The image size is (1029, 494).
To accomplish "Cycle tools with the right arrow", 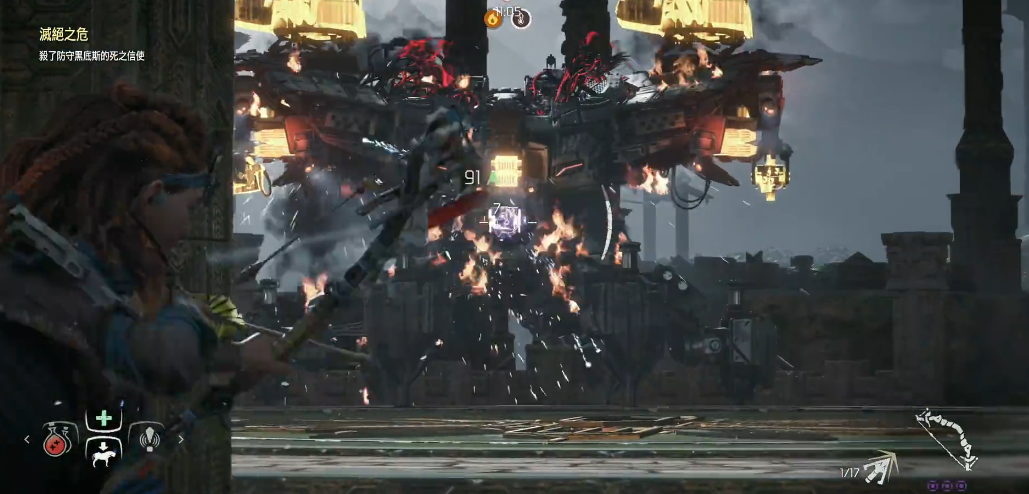I will click(180, 438).
